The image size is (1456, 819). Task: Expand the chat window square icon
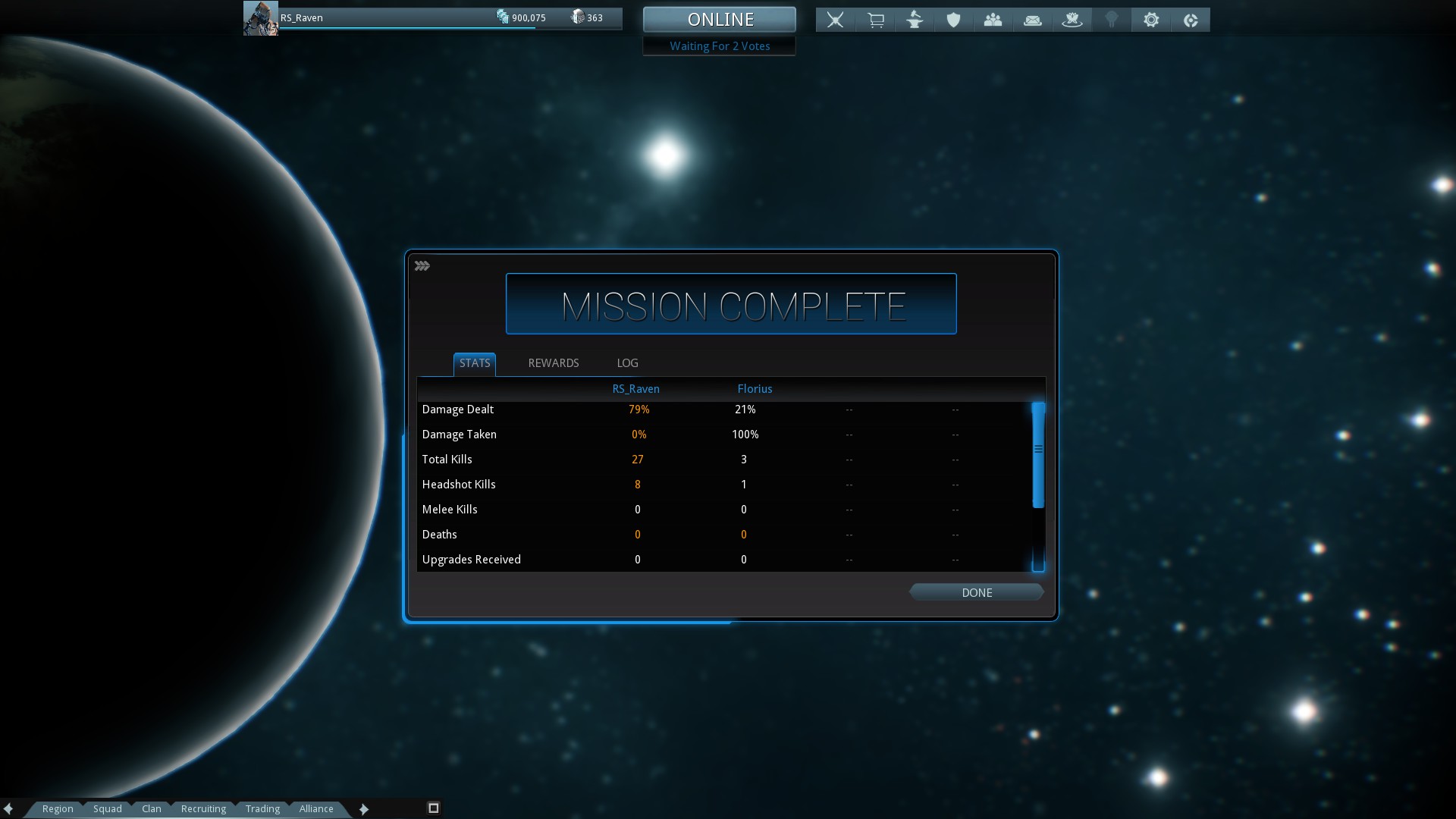pos(434,808)
